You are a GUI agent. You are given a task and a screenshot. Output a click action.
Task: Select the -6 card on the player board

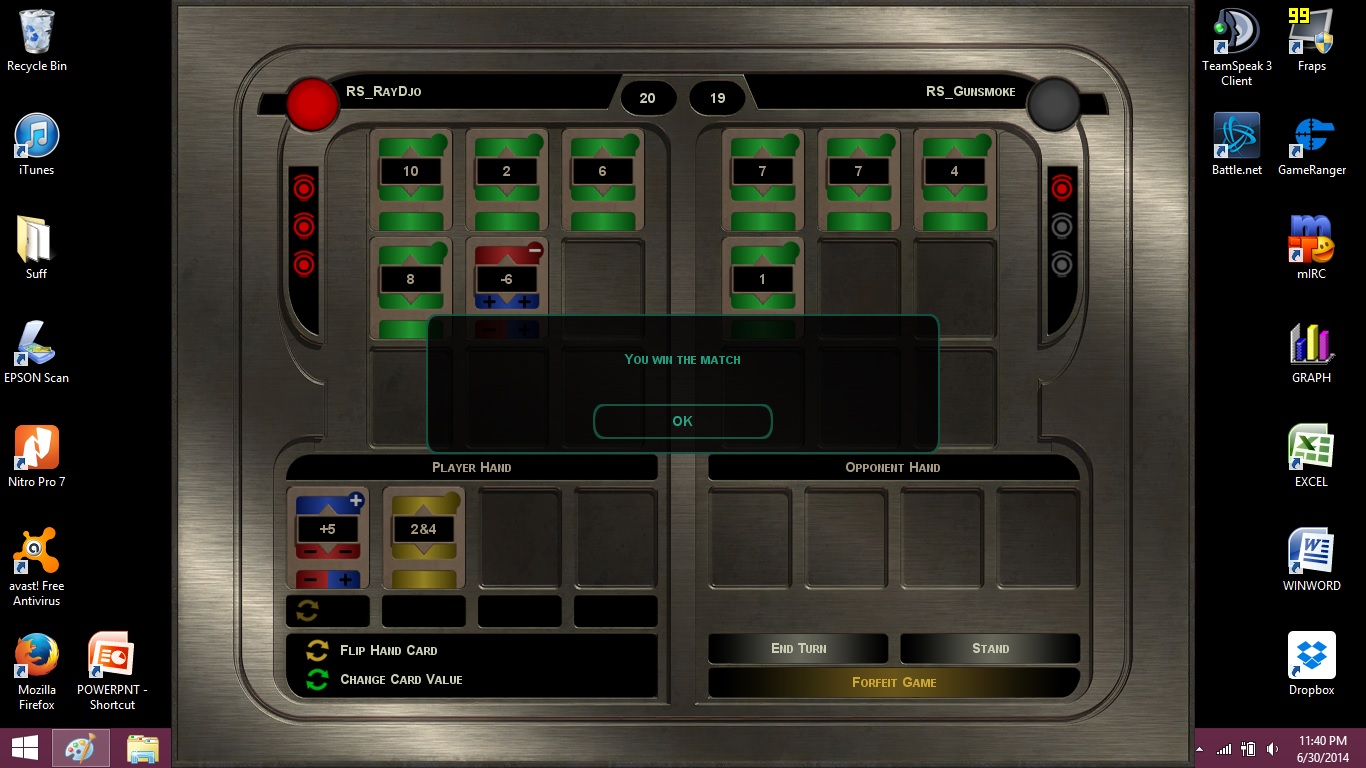coord(506,286)
